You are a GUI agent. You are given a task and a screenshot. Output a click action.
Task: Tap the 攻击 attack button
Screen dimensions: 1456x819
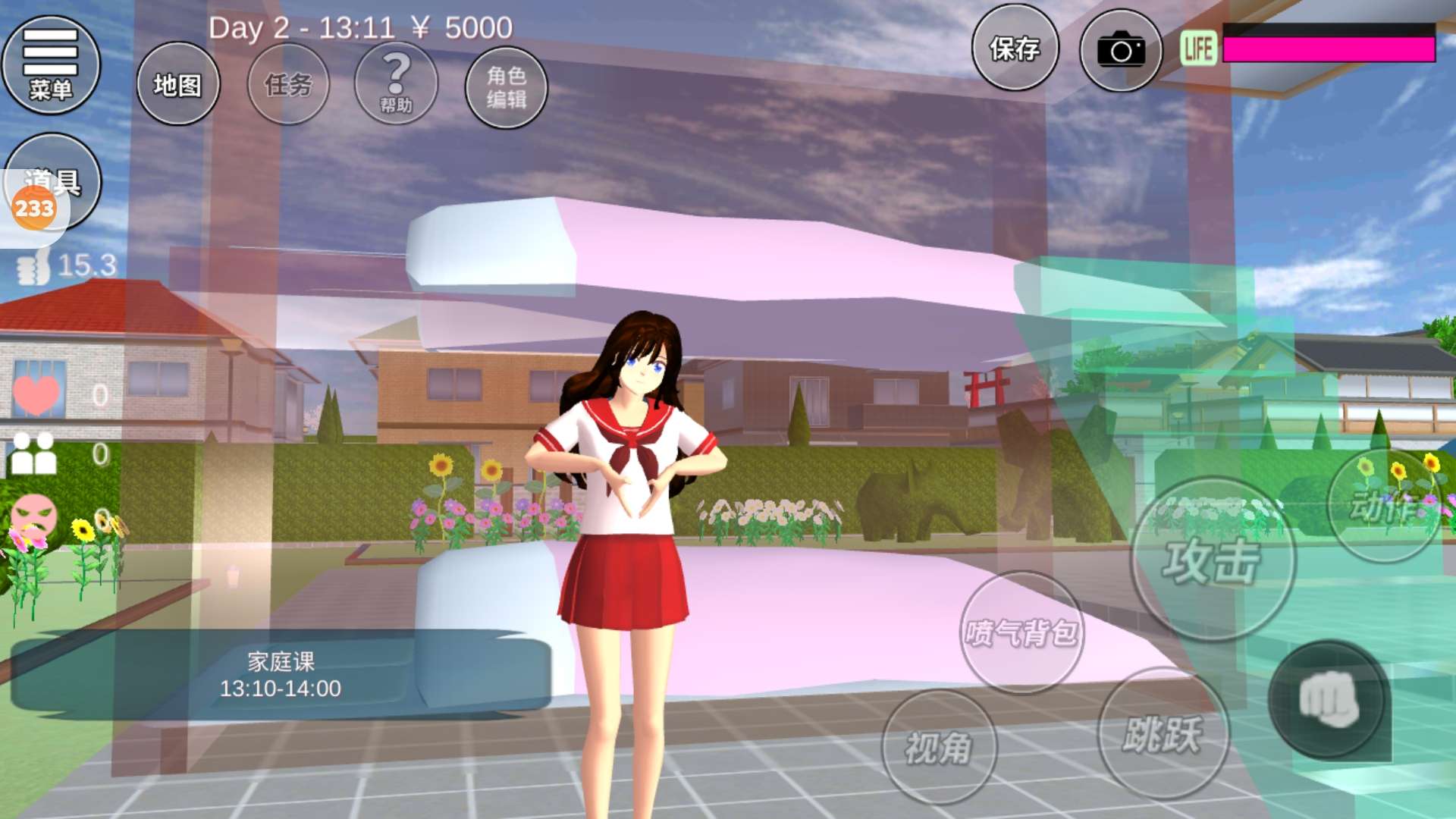pos(1212,560)
